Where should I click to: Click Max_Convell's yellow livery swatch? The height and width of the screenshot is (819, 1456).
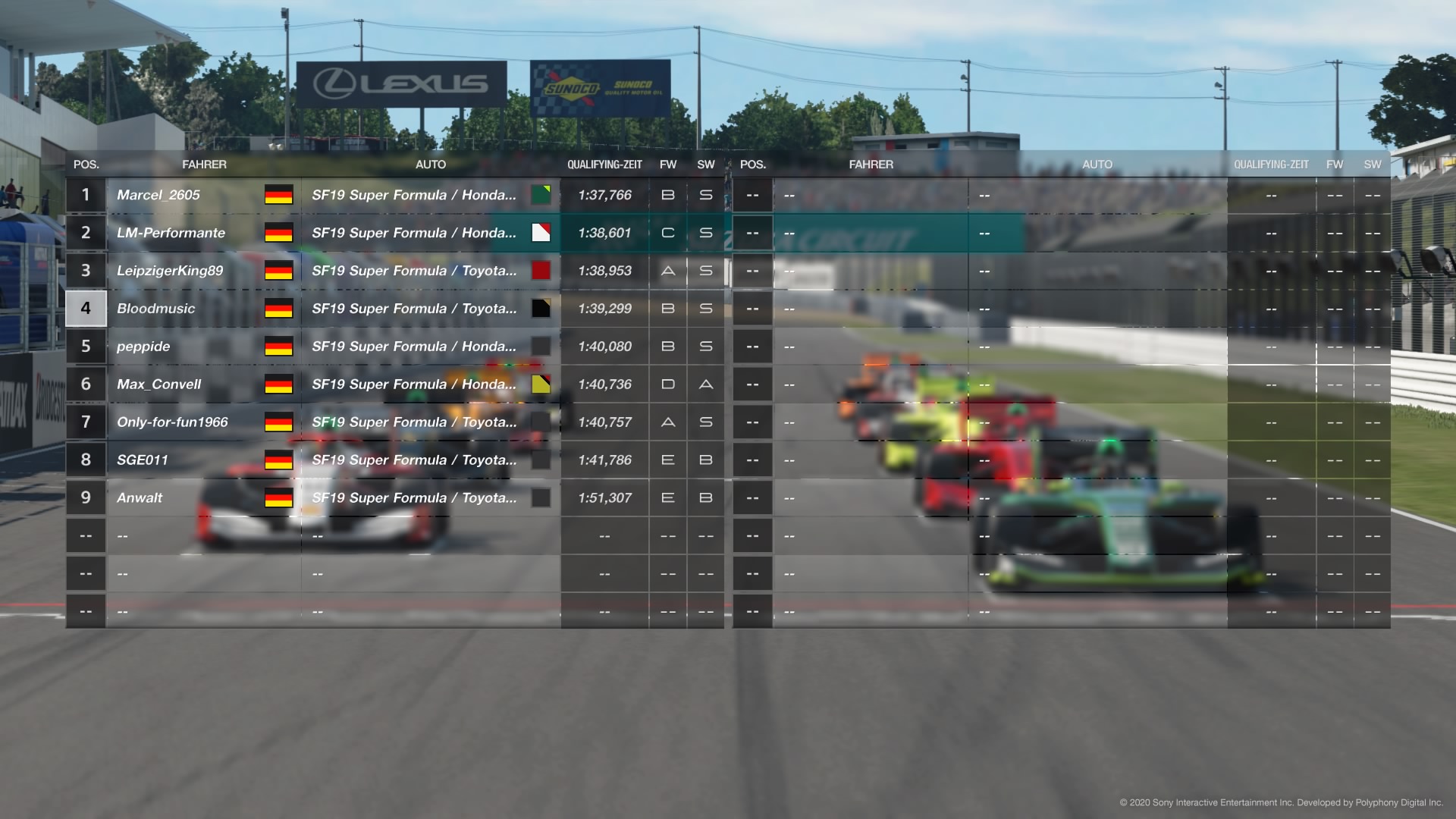click(541, 384)
